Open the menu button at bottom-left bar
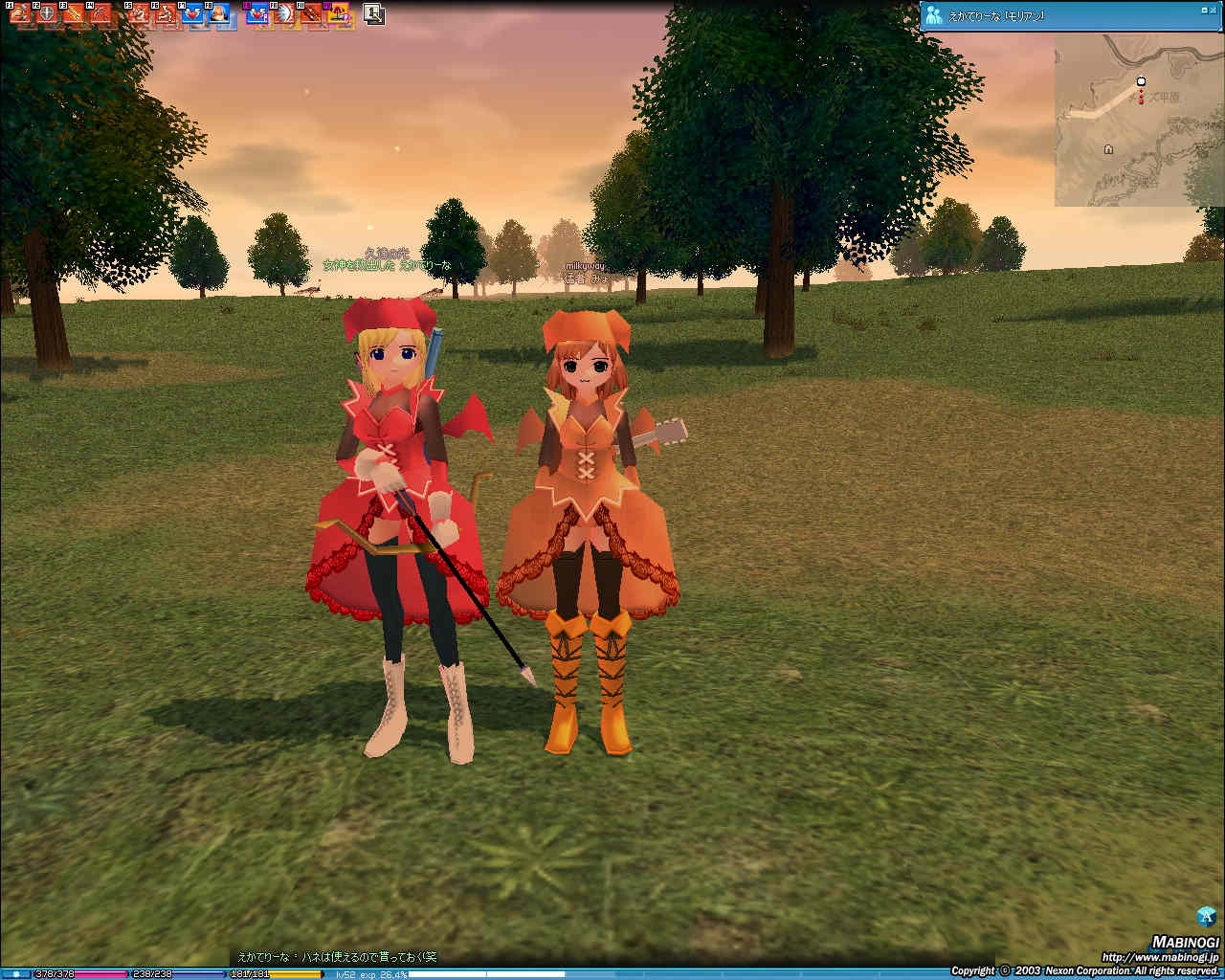The height and width of the screenshot is (980, 1225). click(x=15, y=974)
